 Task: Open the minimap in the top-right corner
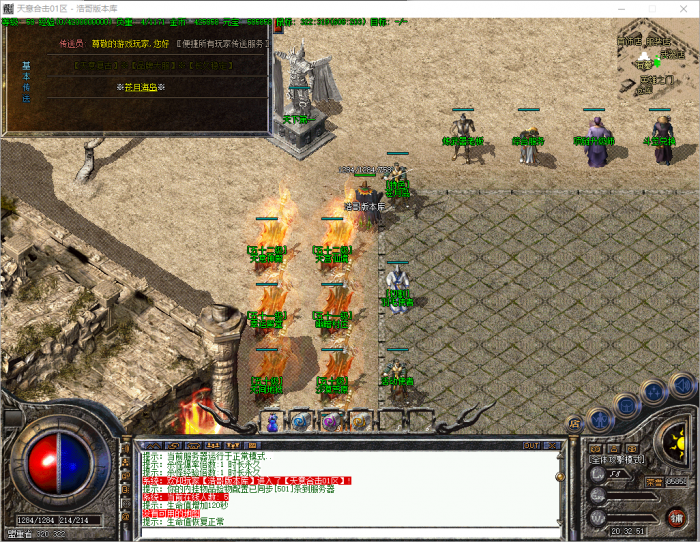[655, 60]
